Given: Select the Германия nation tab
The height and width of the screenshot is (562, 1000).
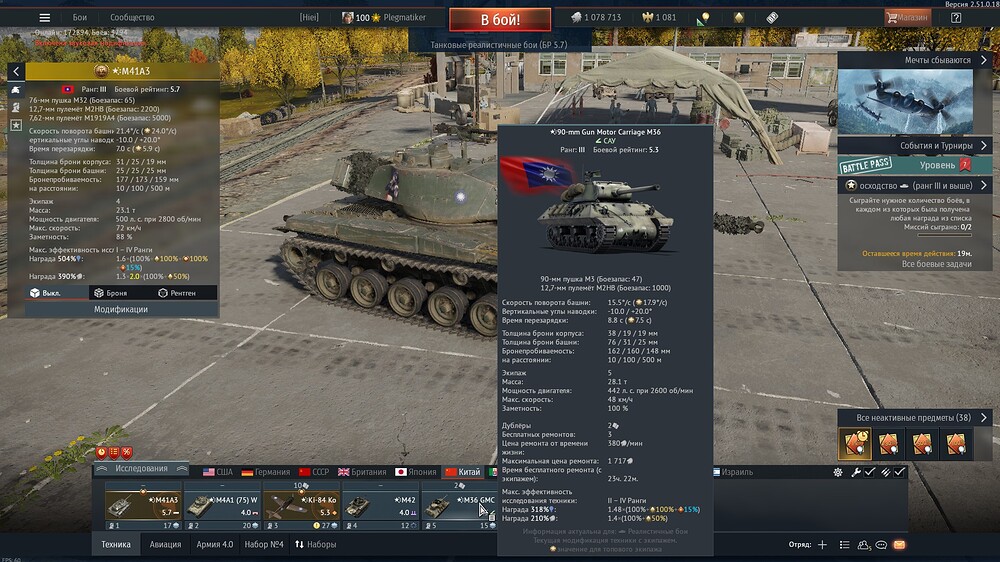Looking at the screenshot, I should click(x=264, y=472).
